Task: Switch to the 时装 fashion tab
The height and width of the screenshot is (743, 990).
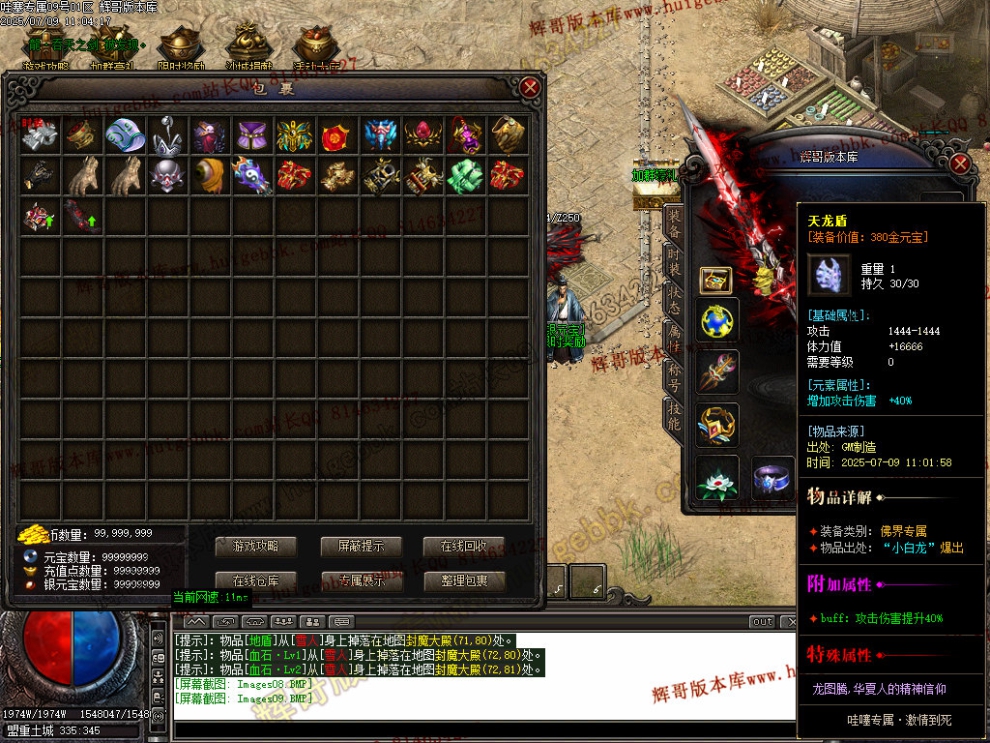Action: (674, 263)
